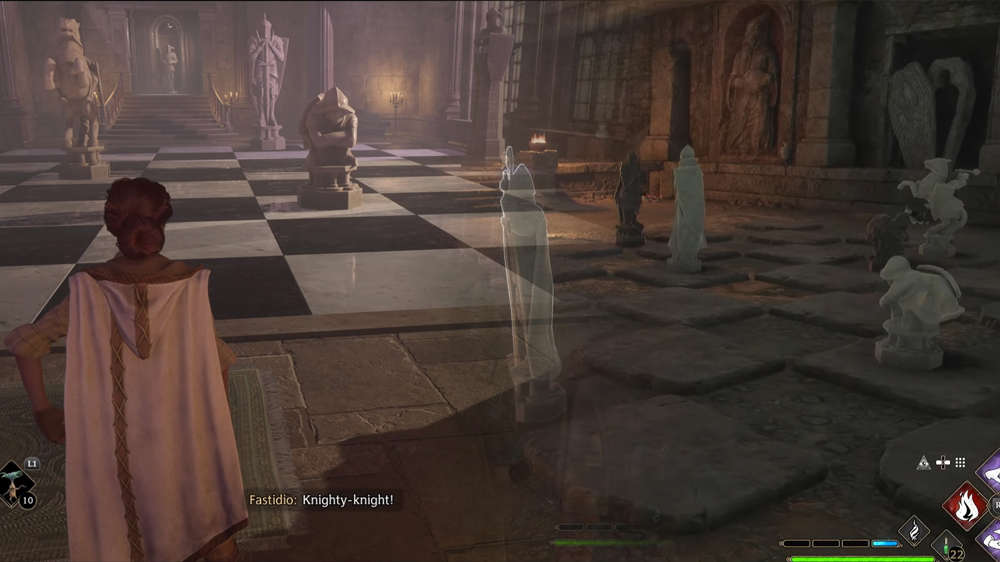Click the Revelio eye-in-triangle icon

(x=924, y=463)
